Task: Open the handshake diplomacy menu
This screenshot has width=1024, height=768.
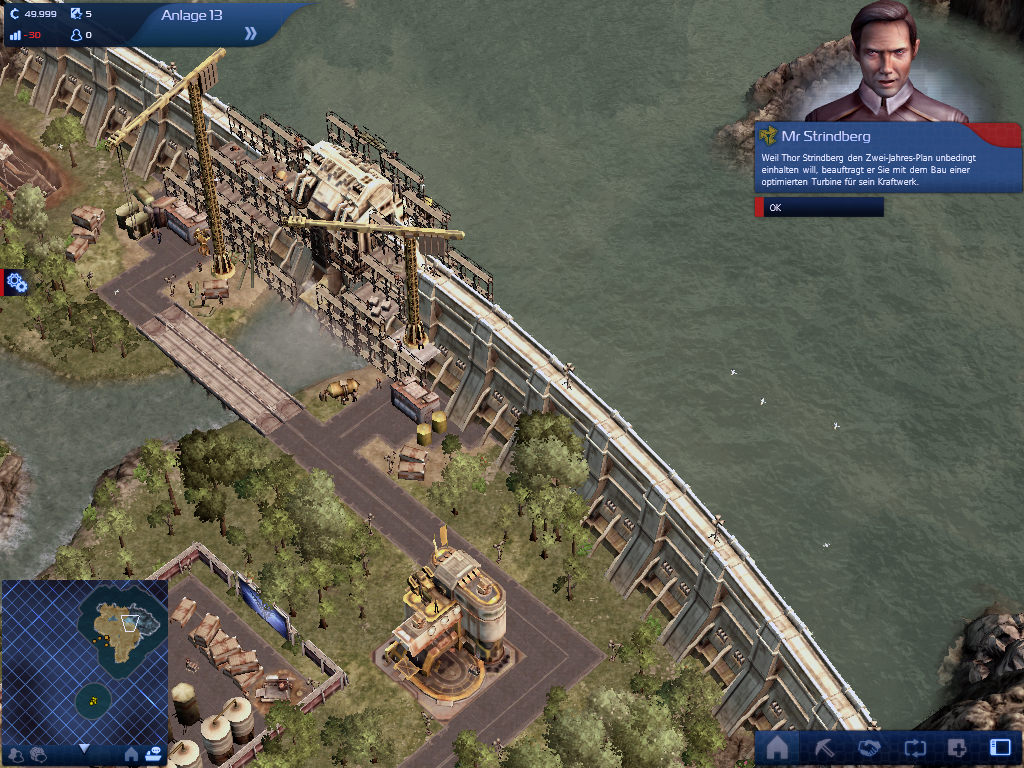Action: pyautogui.click(x=869, y=748)
